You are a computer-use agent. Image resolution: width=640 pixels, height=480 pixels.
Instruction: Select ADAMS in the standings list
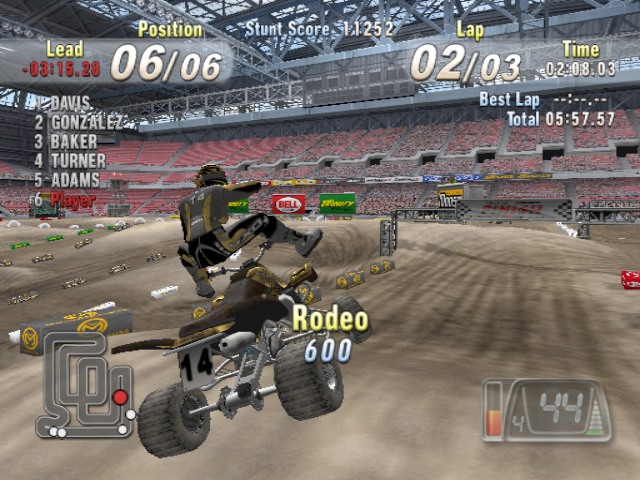[x=75, y=180]
